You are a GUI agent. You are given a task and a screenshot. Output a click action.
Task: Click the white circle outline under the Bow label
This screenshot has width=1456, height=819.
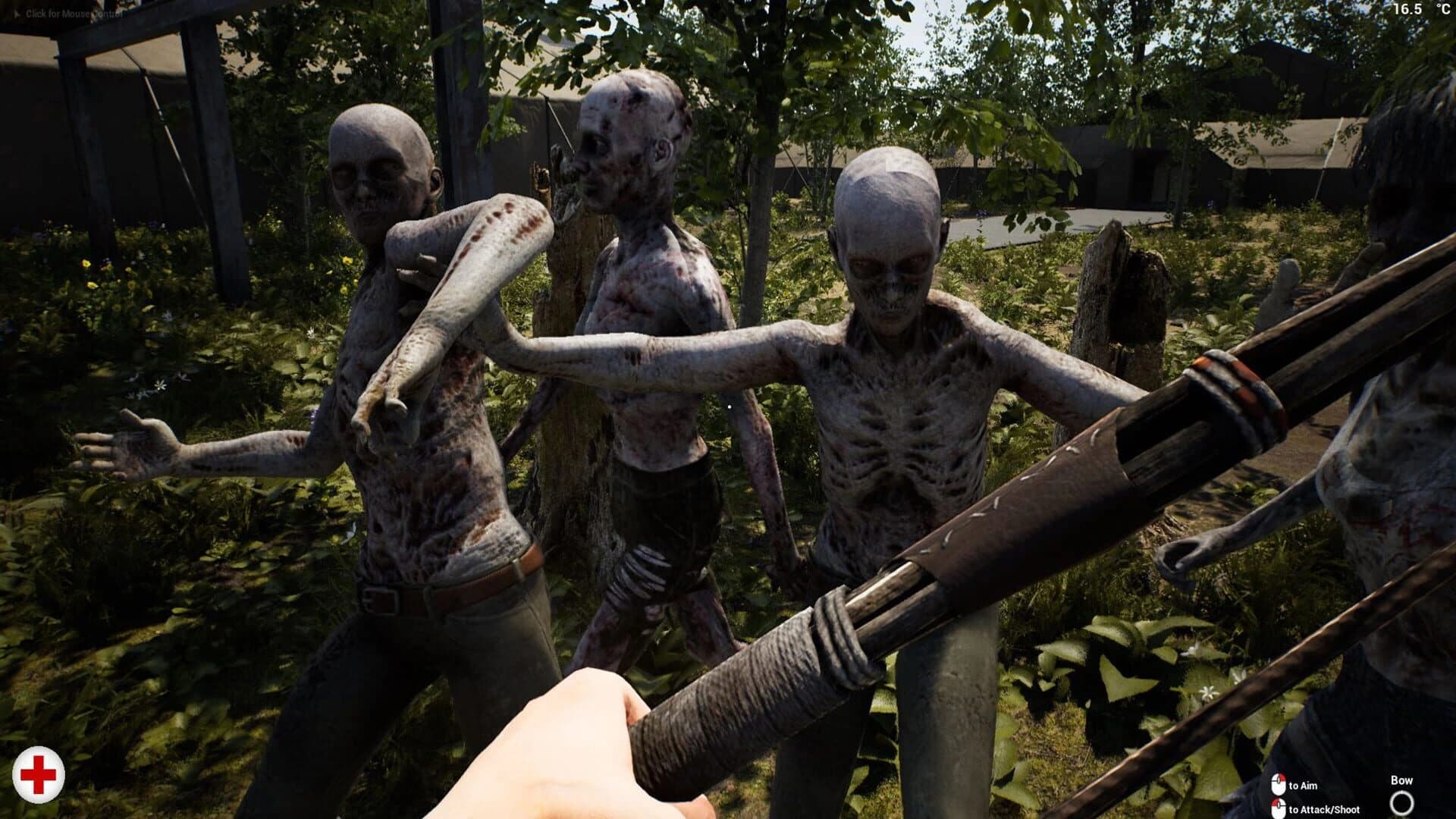[1402, 804]
